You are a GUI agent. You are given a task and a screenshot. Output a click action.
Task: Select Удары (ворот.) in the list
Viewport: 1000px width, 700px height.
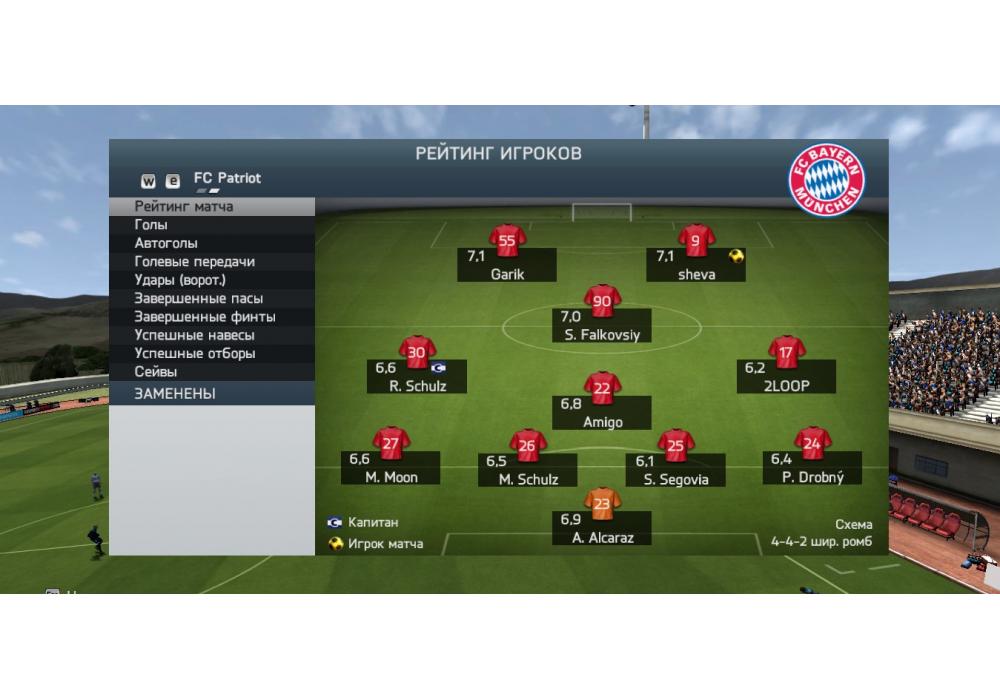coord(181,280)
